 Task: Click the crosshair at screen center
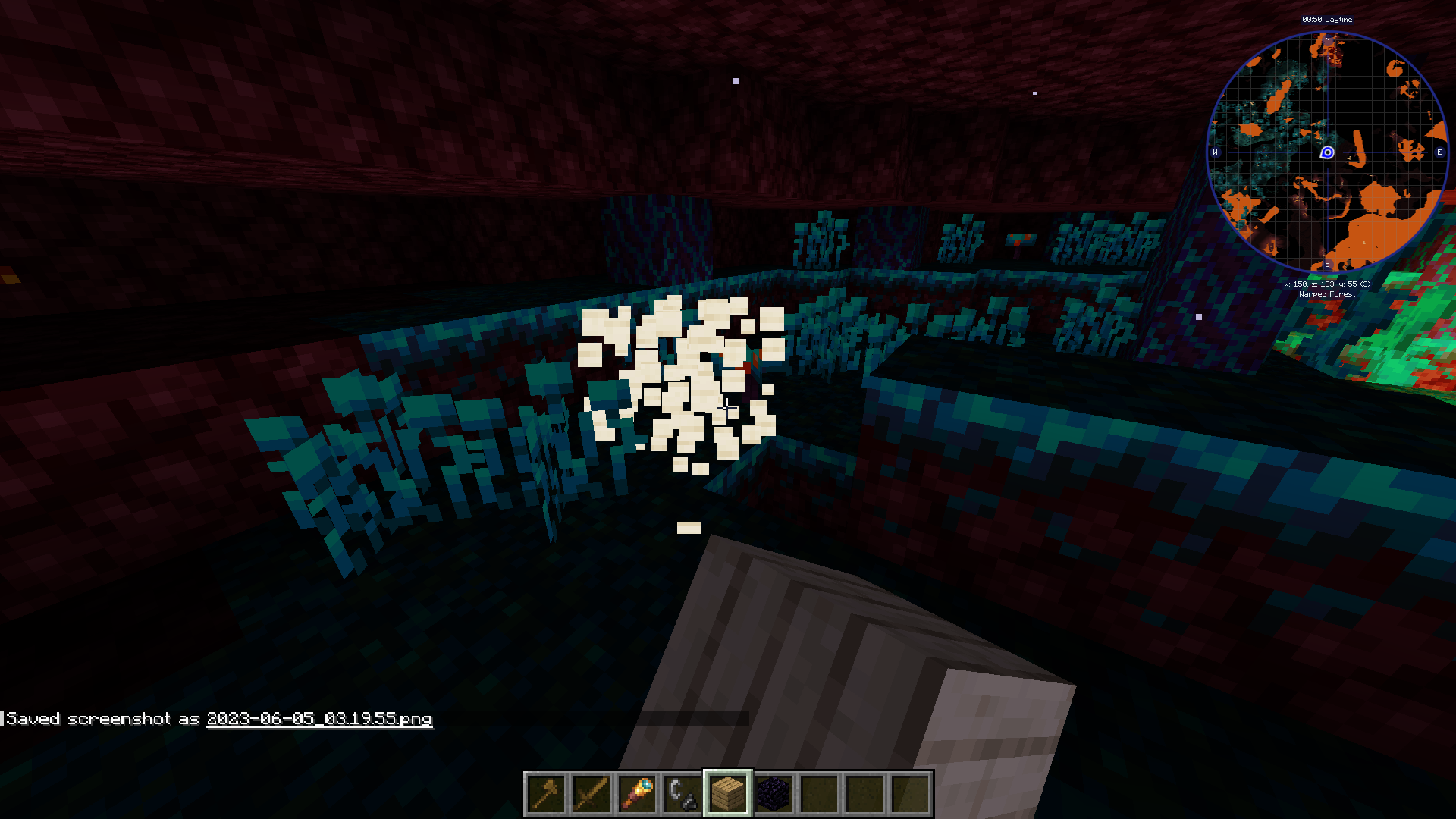tap(728, 409)
